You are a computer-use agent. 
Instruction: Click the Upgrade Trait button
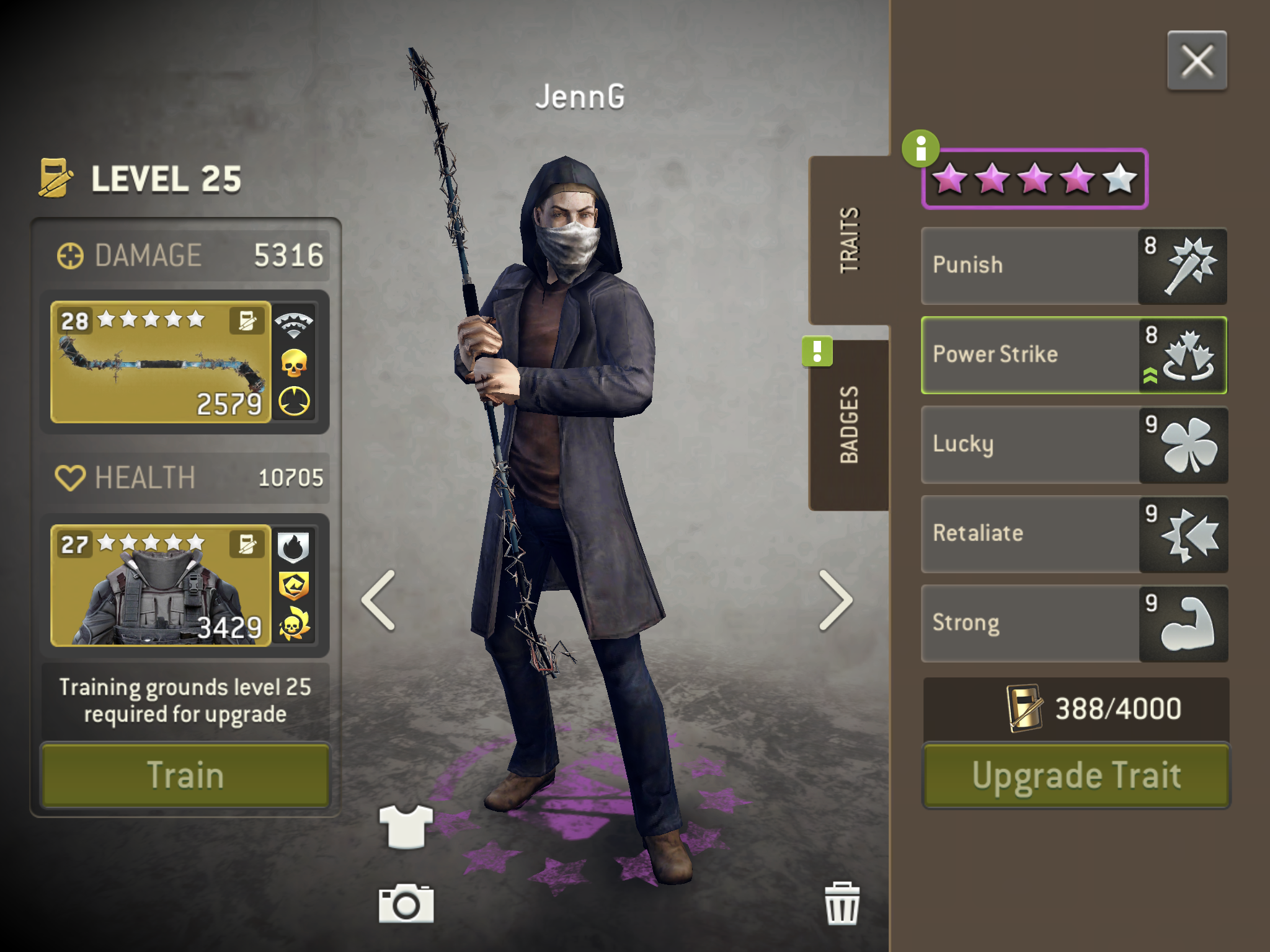point(1076,775)
